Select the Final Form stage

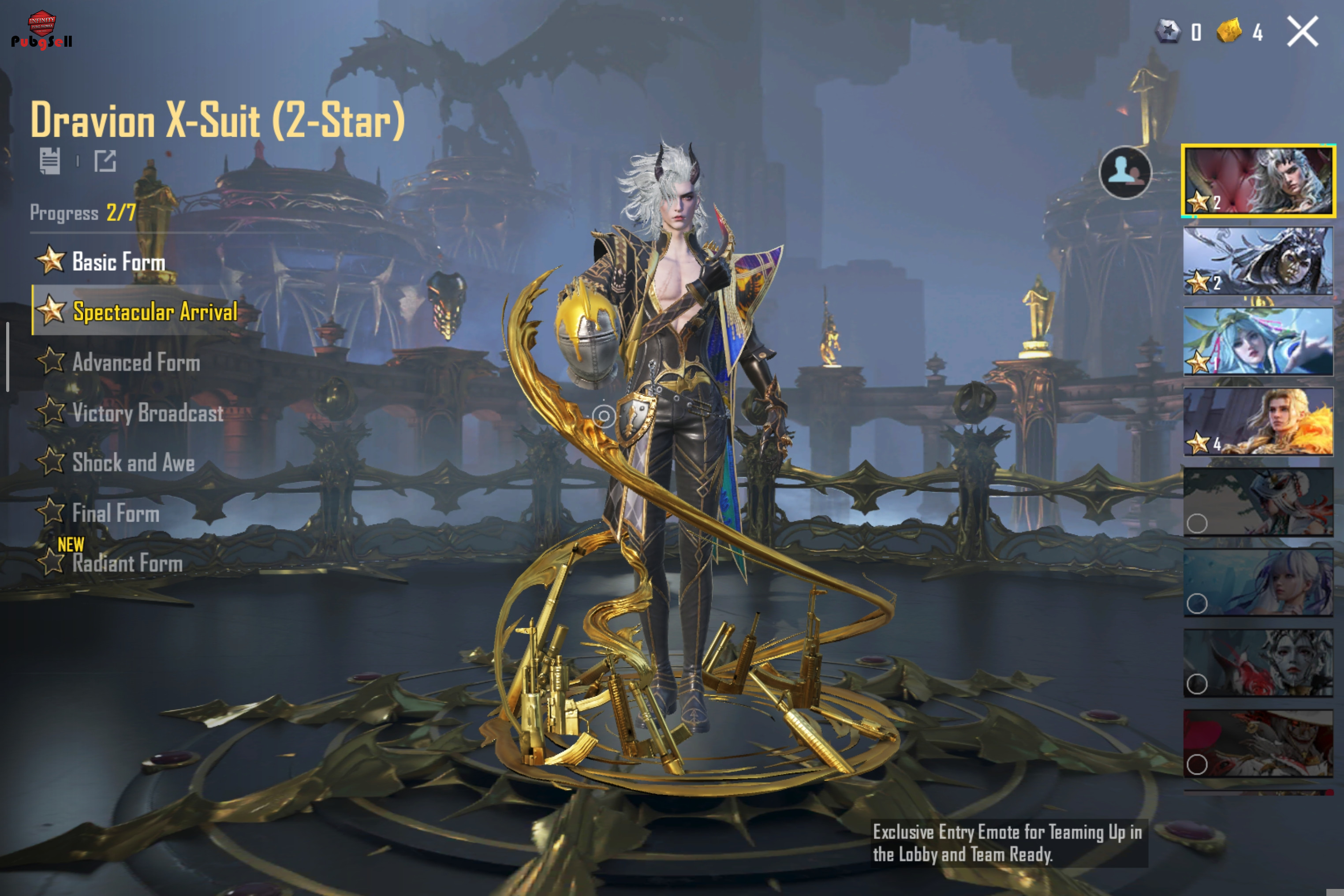point(116,513)
